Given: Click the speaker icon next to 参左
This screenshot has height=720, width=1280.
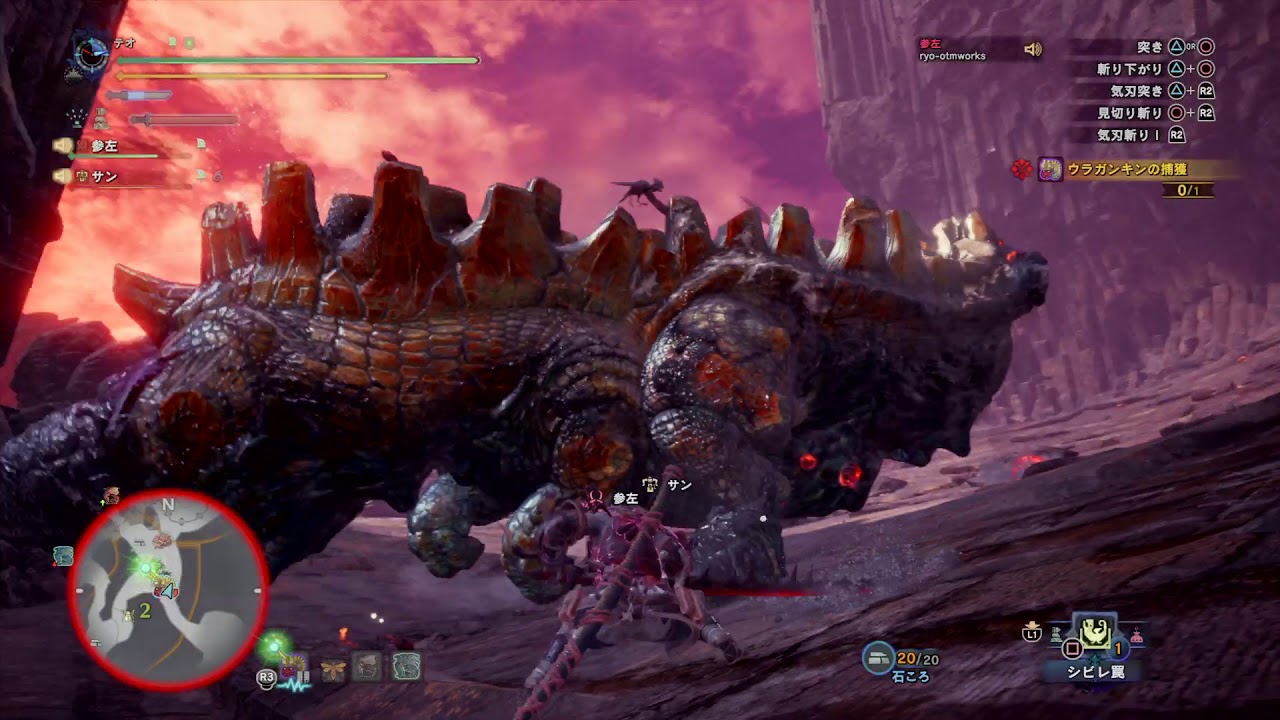Looking at the screenshot, I should [62, 146].
